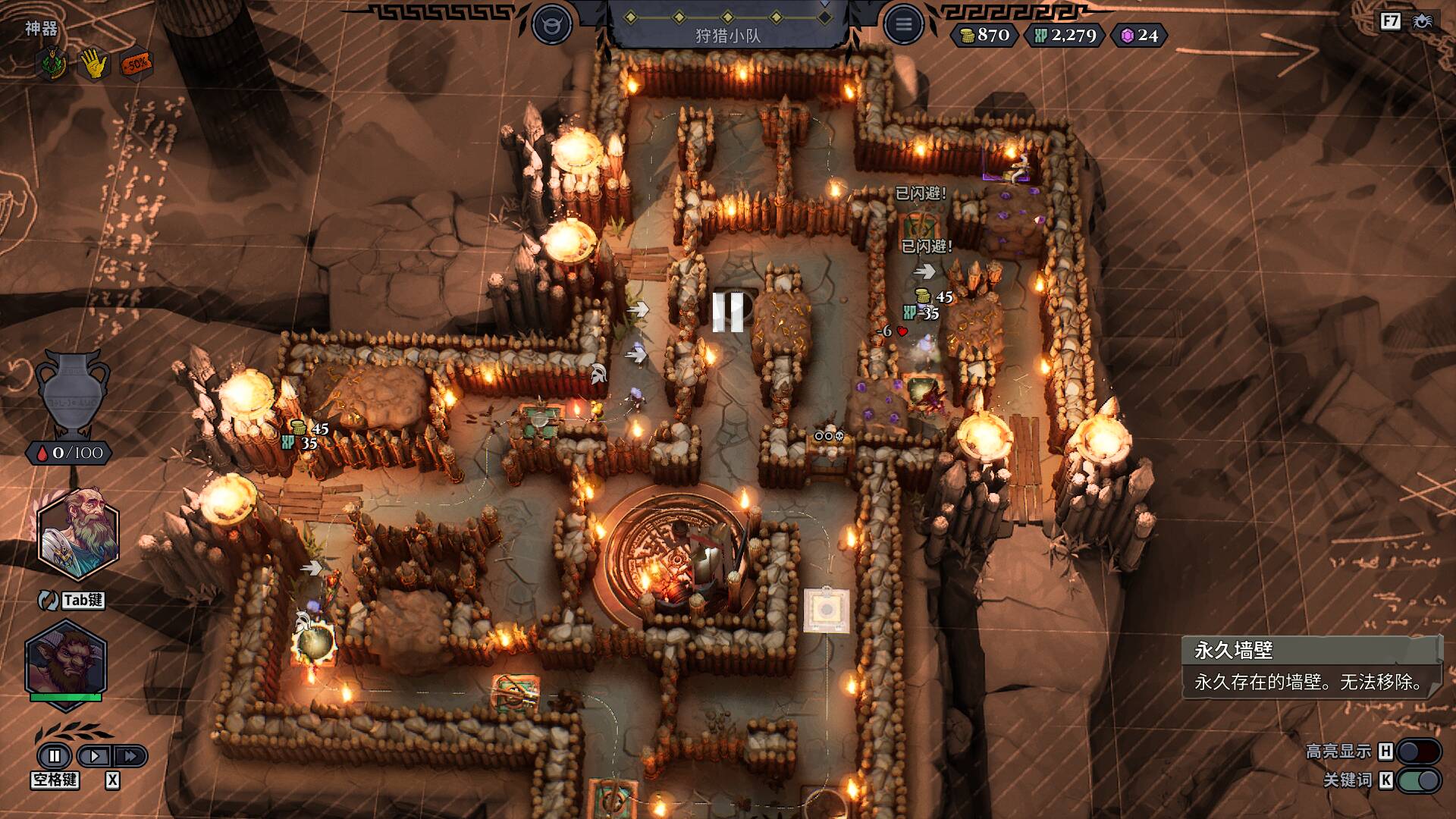The image size is (1456, 819).
Task: Select the laurel wreath artifact
Action: point(52,64)
